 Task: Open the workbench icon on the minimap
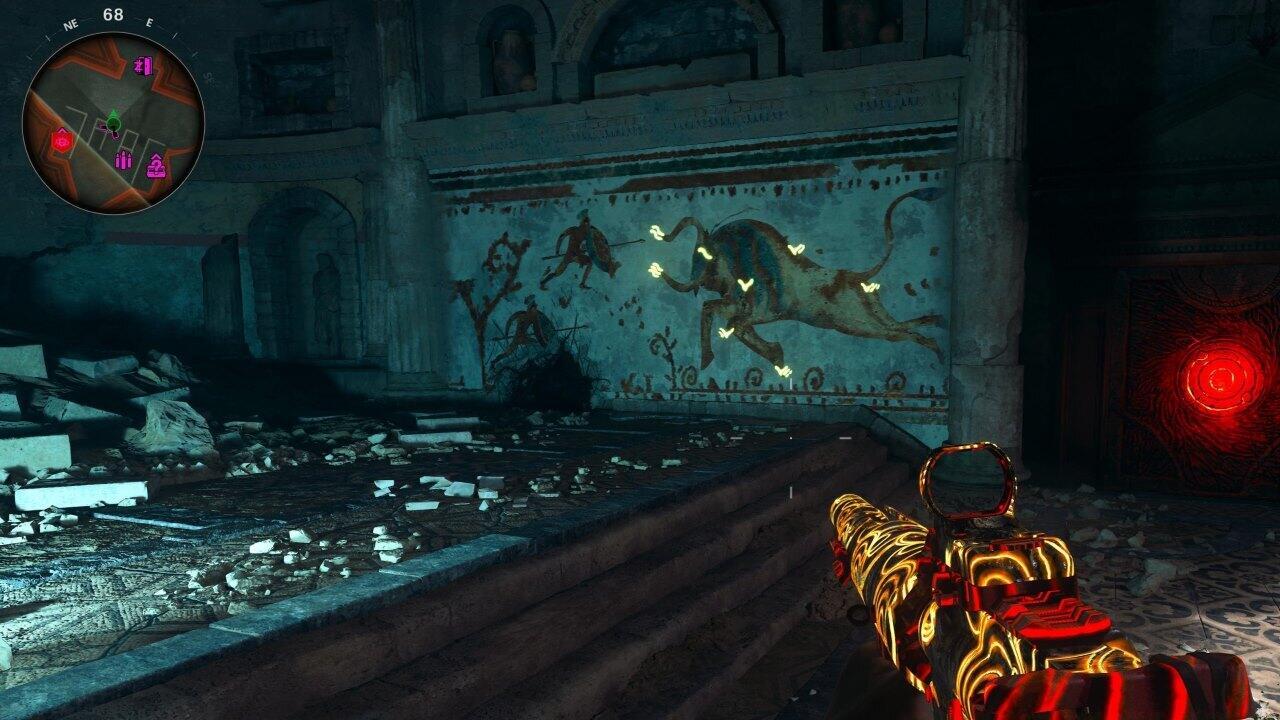tap(156, 165)
